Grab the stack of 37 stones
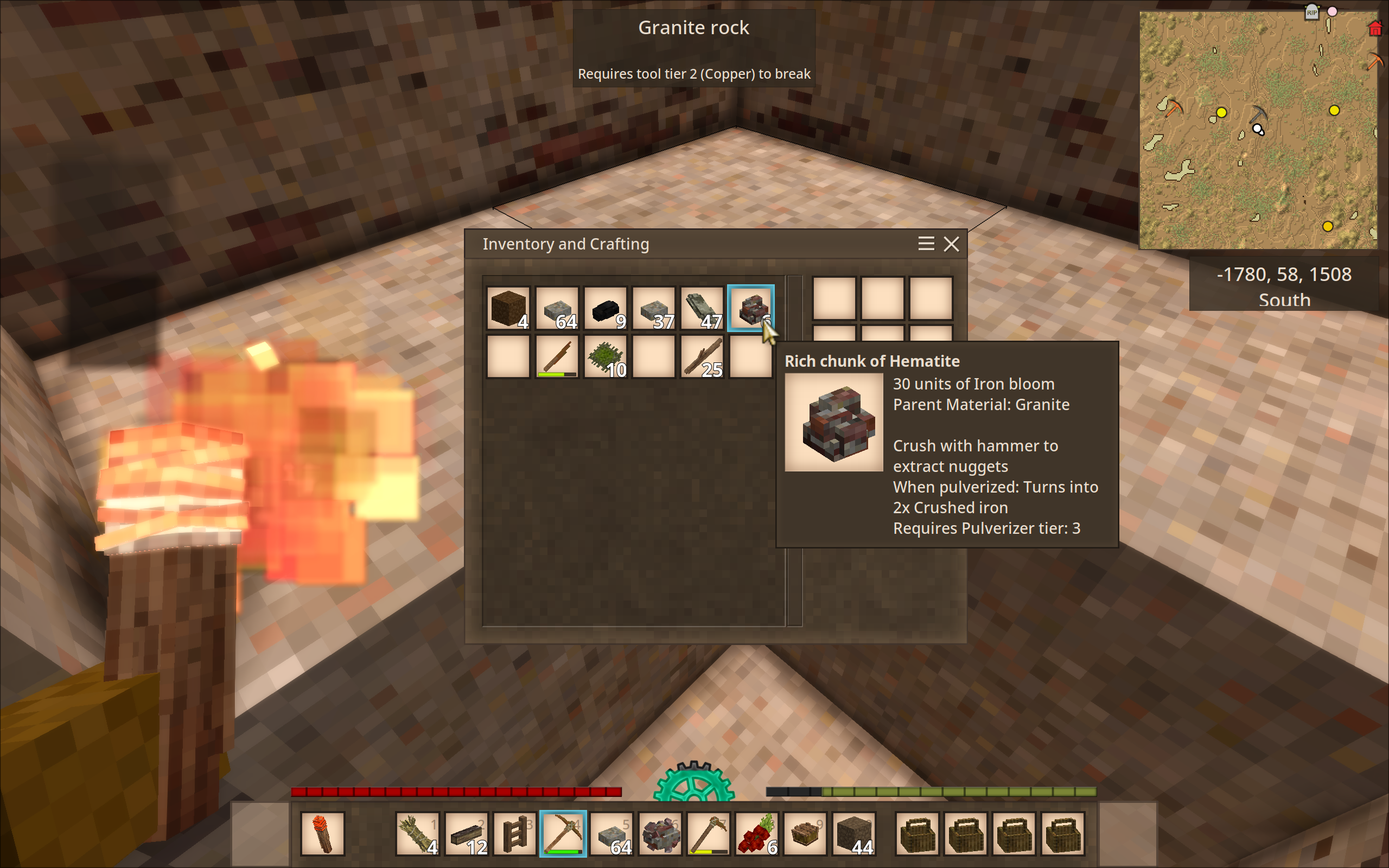This screenshot has height=868, width=1389. pyautogui.click(x=654, y=308)
